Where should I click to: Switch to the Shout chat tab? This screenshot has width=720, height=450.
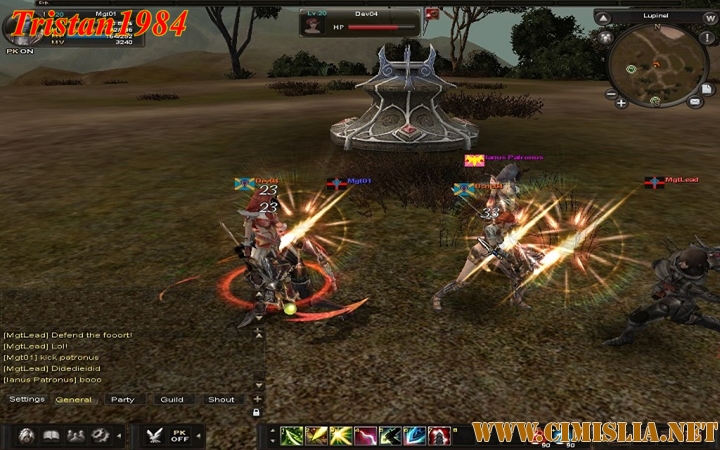coord(221,400)
